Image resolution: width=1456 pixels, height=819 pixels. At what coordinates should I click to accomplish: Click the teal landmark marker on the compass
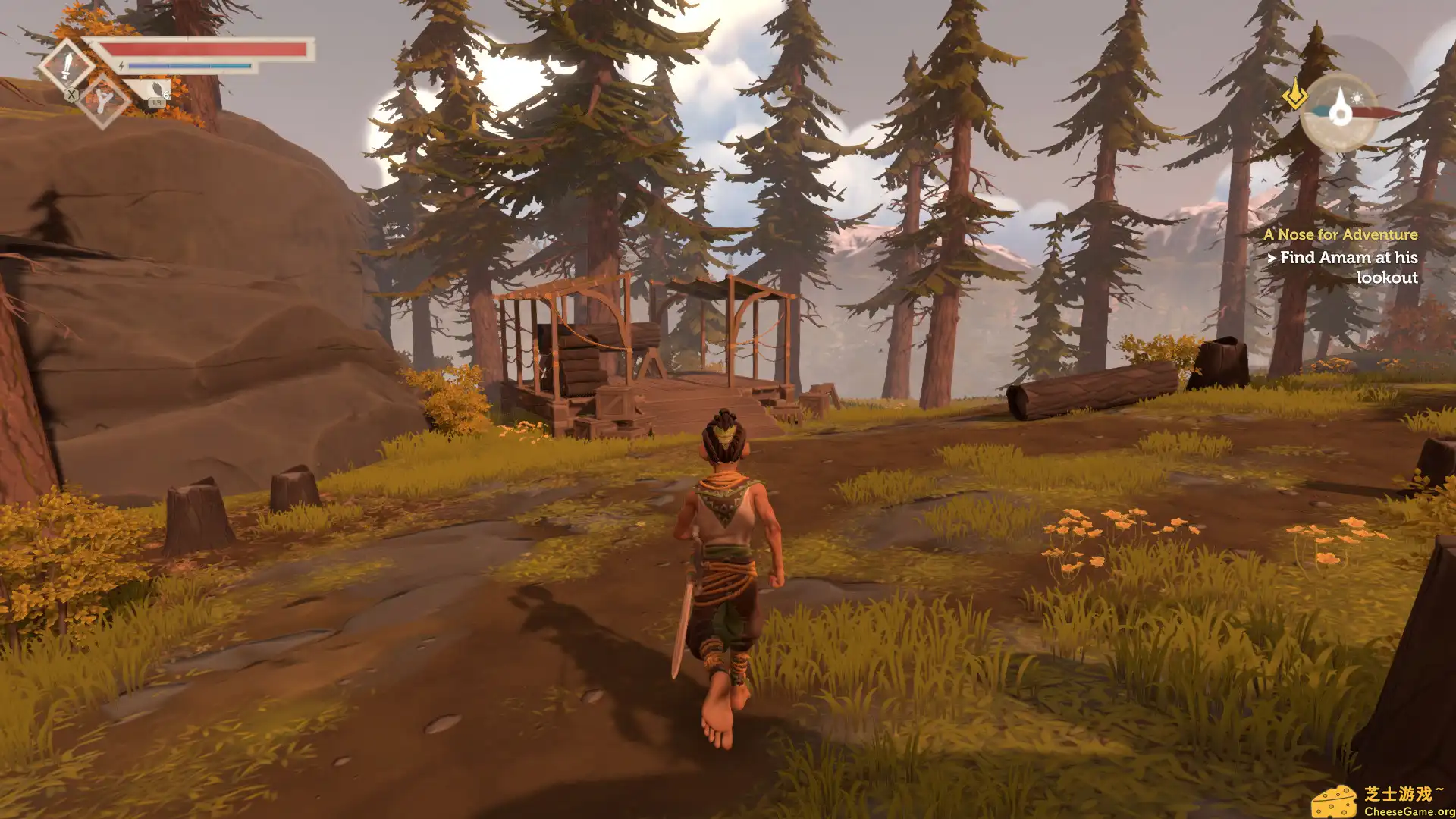[1321, 113]
